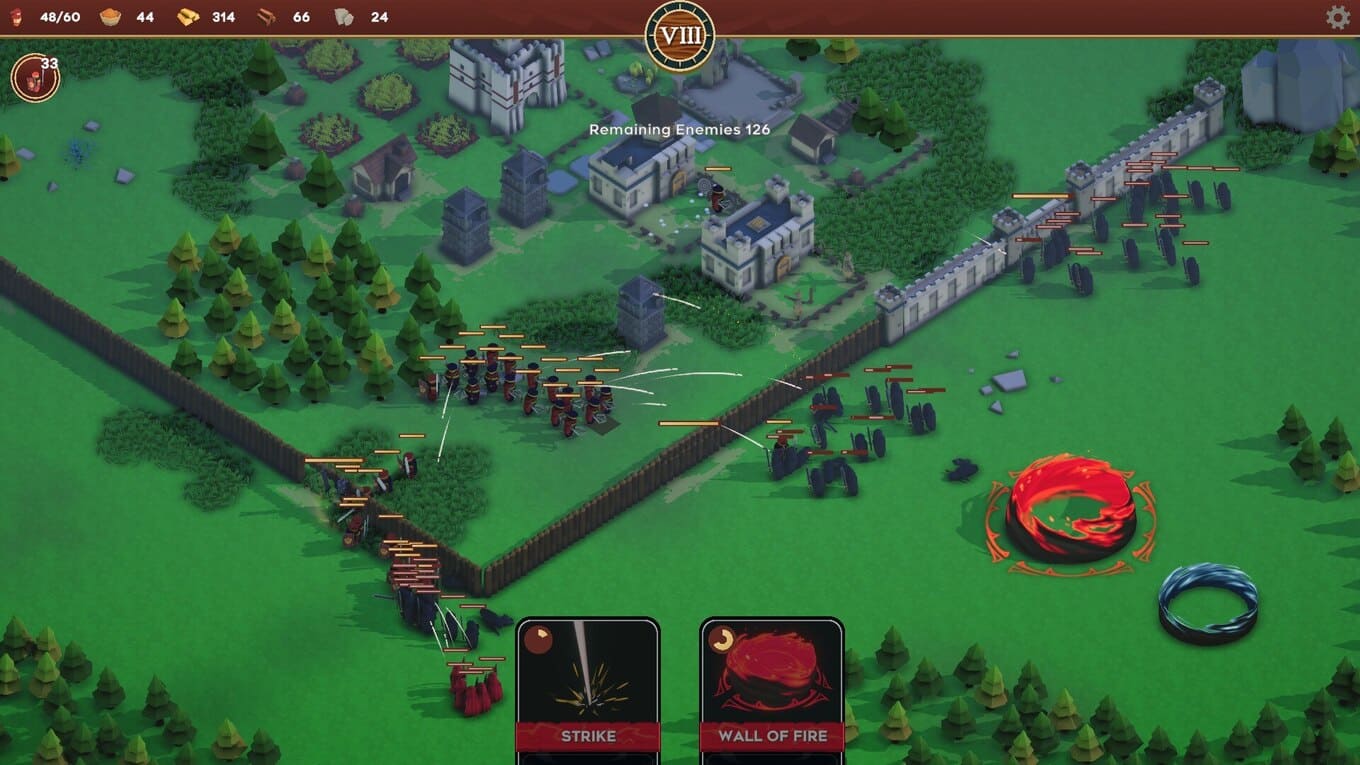Click the wave VIII clock emblem
Screen dimensions: 1360x765
[x=680, y=36]
